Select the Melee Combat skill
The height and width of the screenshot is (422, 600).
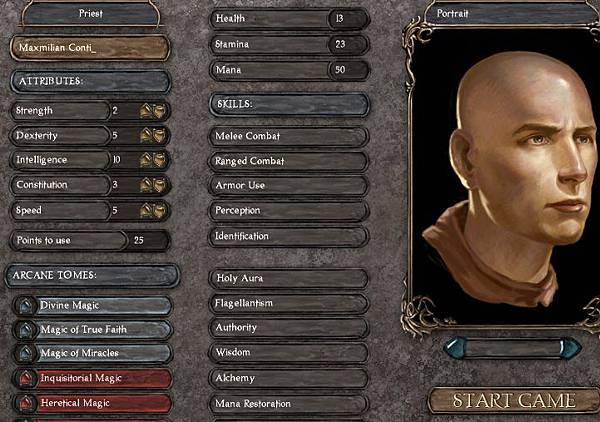[290, 136]
